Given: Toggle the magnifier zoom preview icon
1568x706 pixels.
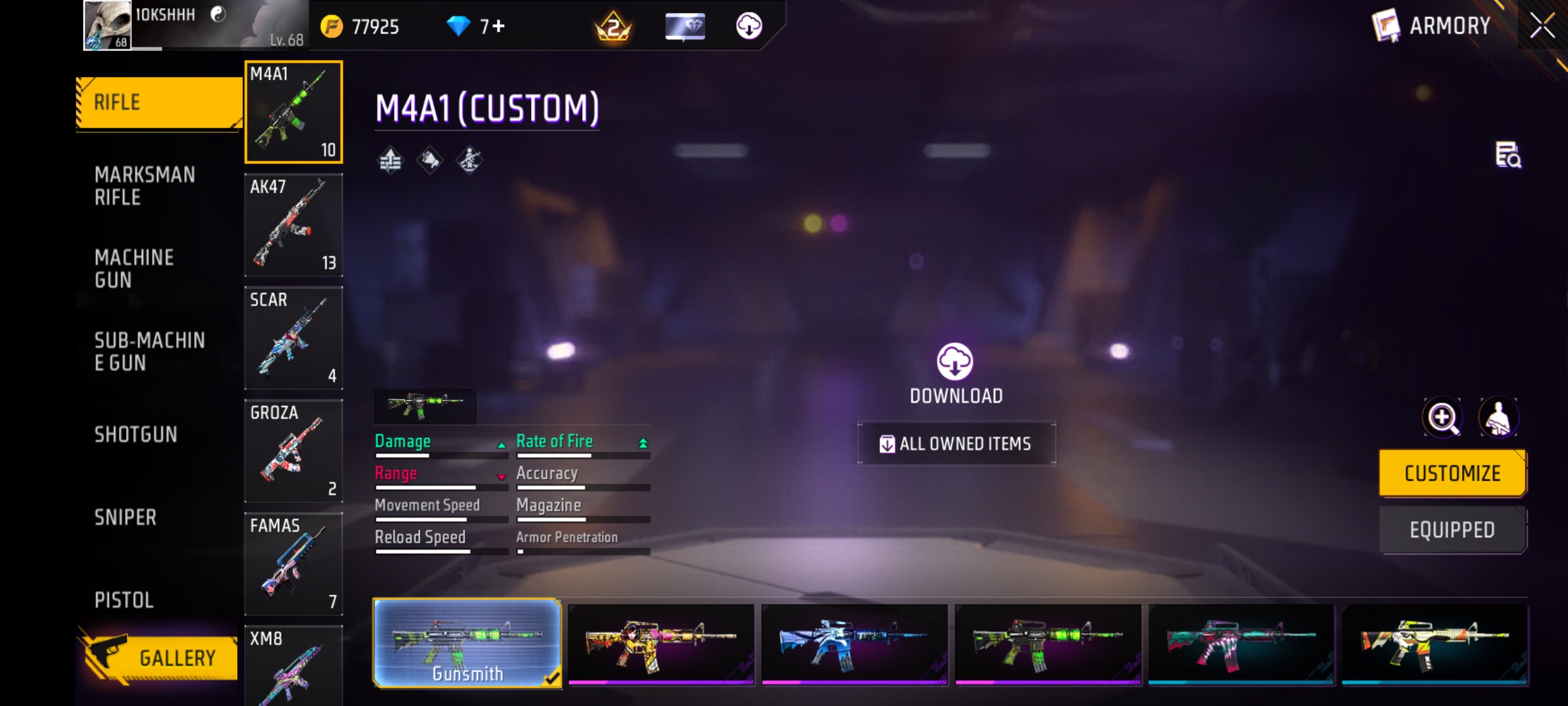Looking at the screenshot, I should [1443, 418].
